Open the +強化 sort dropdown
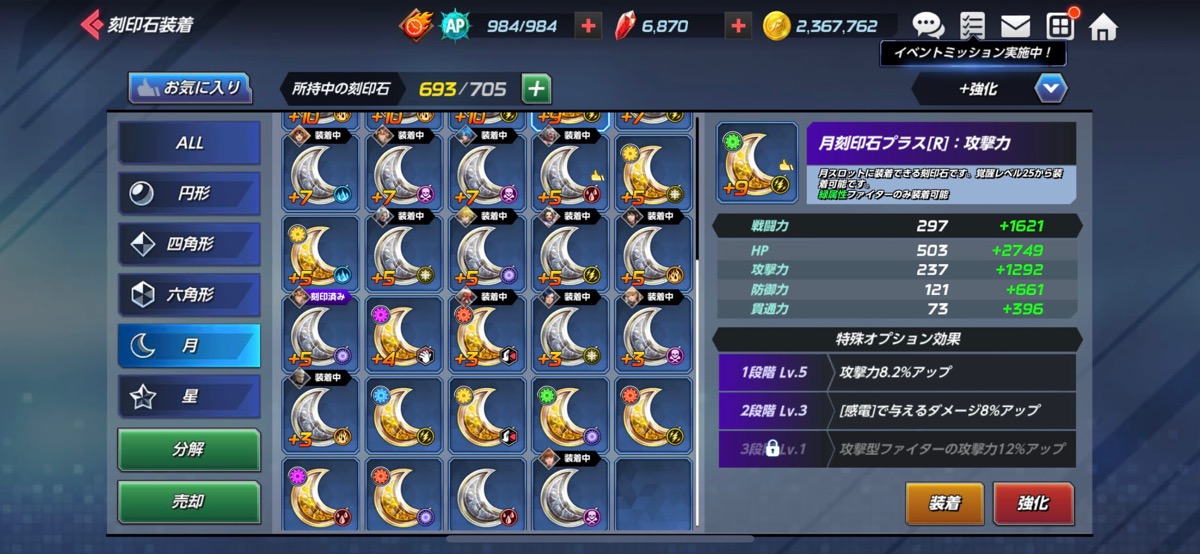 [x=1049, y=89]
